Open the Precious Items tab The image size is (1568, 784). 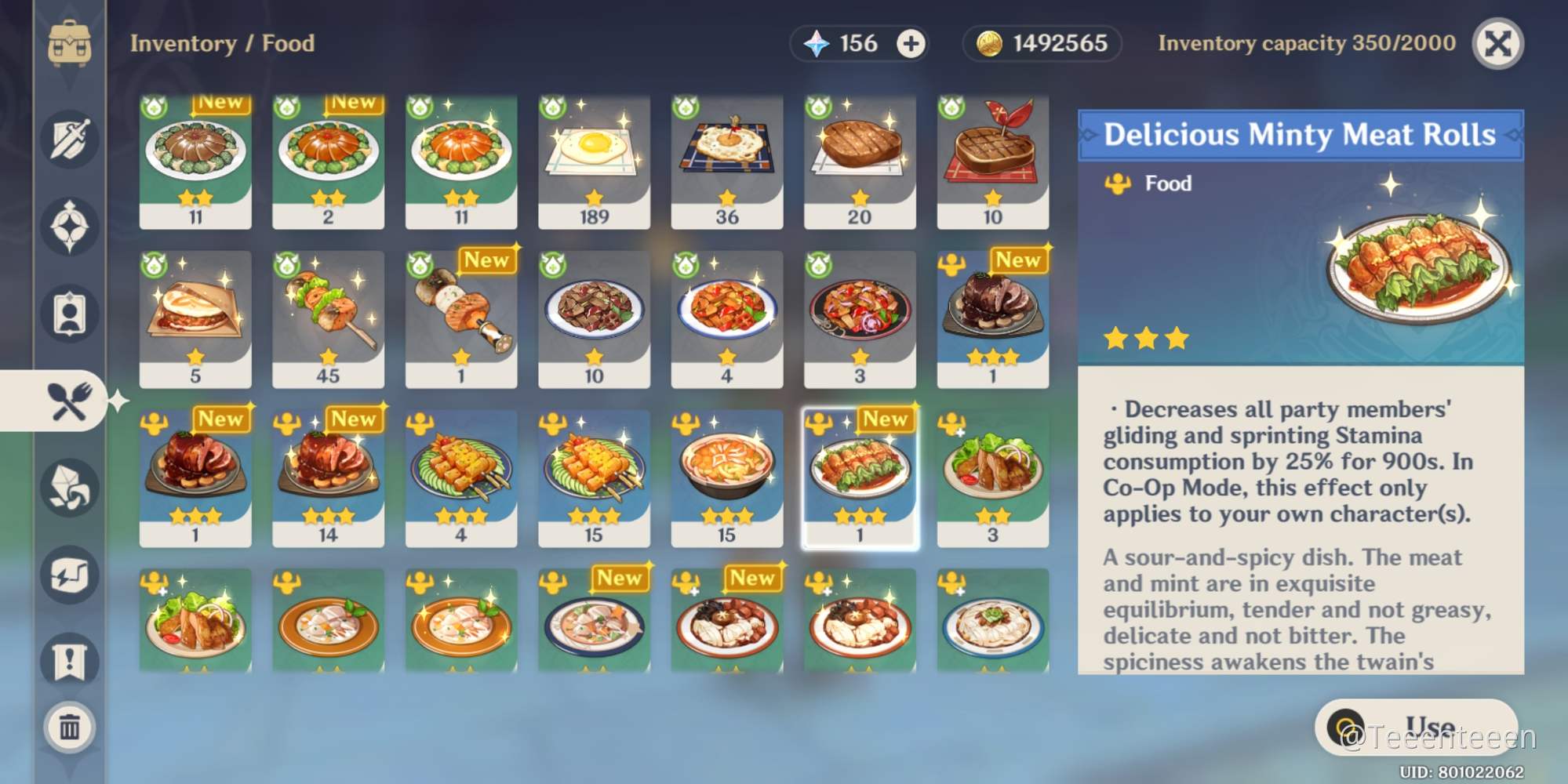coord(71,314)
